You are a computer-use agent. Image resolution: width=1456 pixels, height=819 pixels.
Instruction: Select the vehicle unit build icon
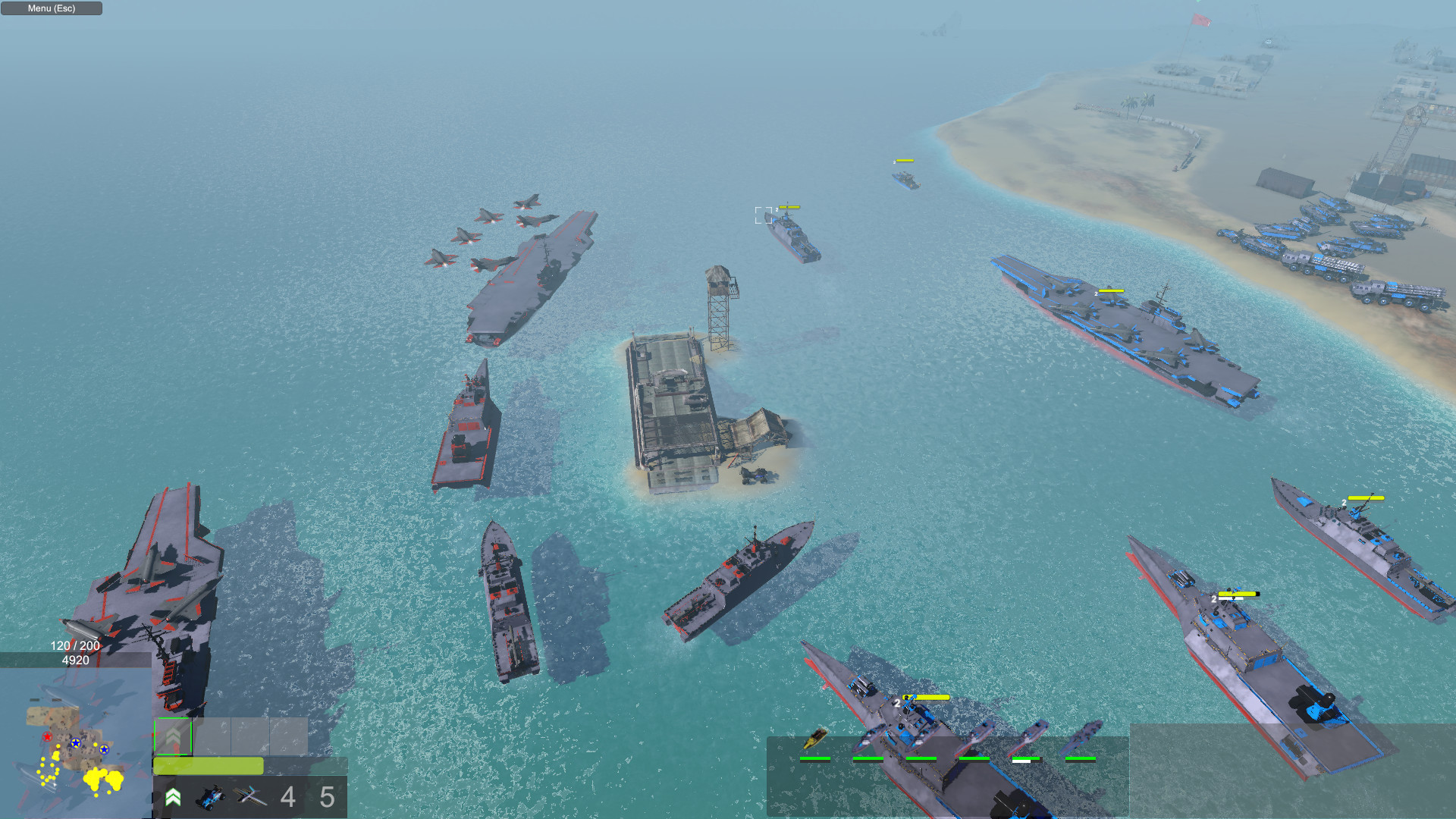210,796
